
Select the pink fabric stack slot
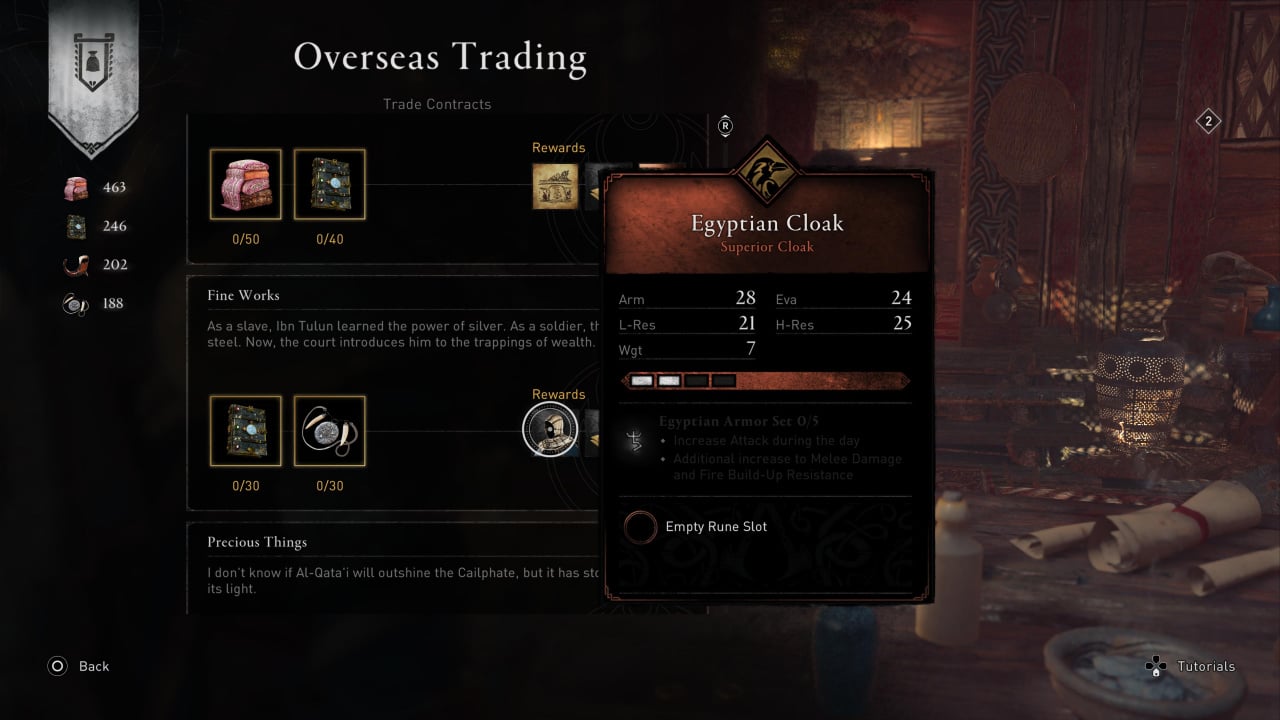pos(245,184)
